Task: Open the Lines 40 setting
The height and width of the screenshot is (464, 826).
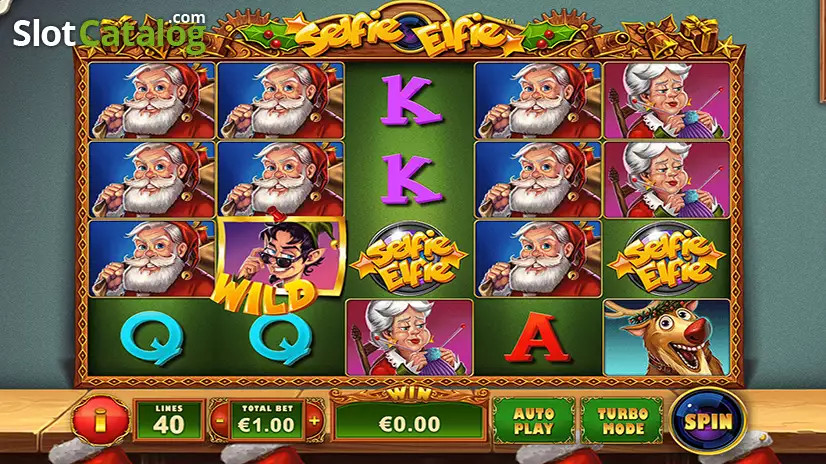Action: click(x=169, y=422)
